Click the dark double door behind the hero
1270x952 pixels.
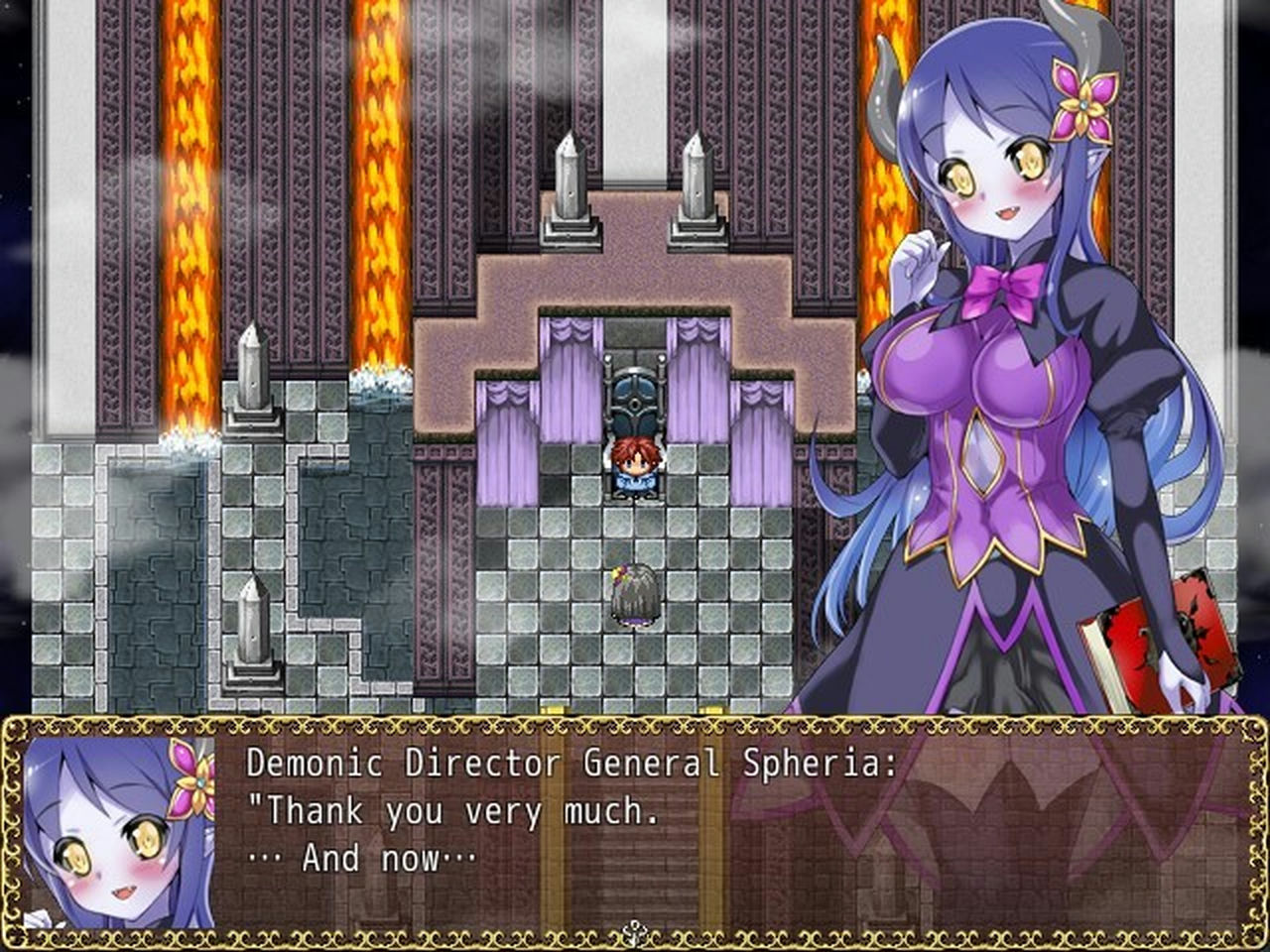633,397
